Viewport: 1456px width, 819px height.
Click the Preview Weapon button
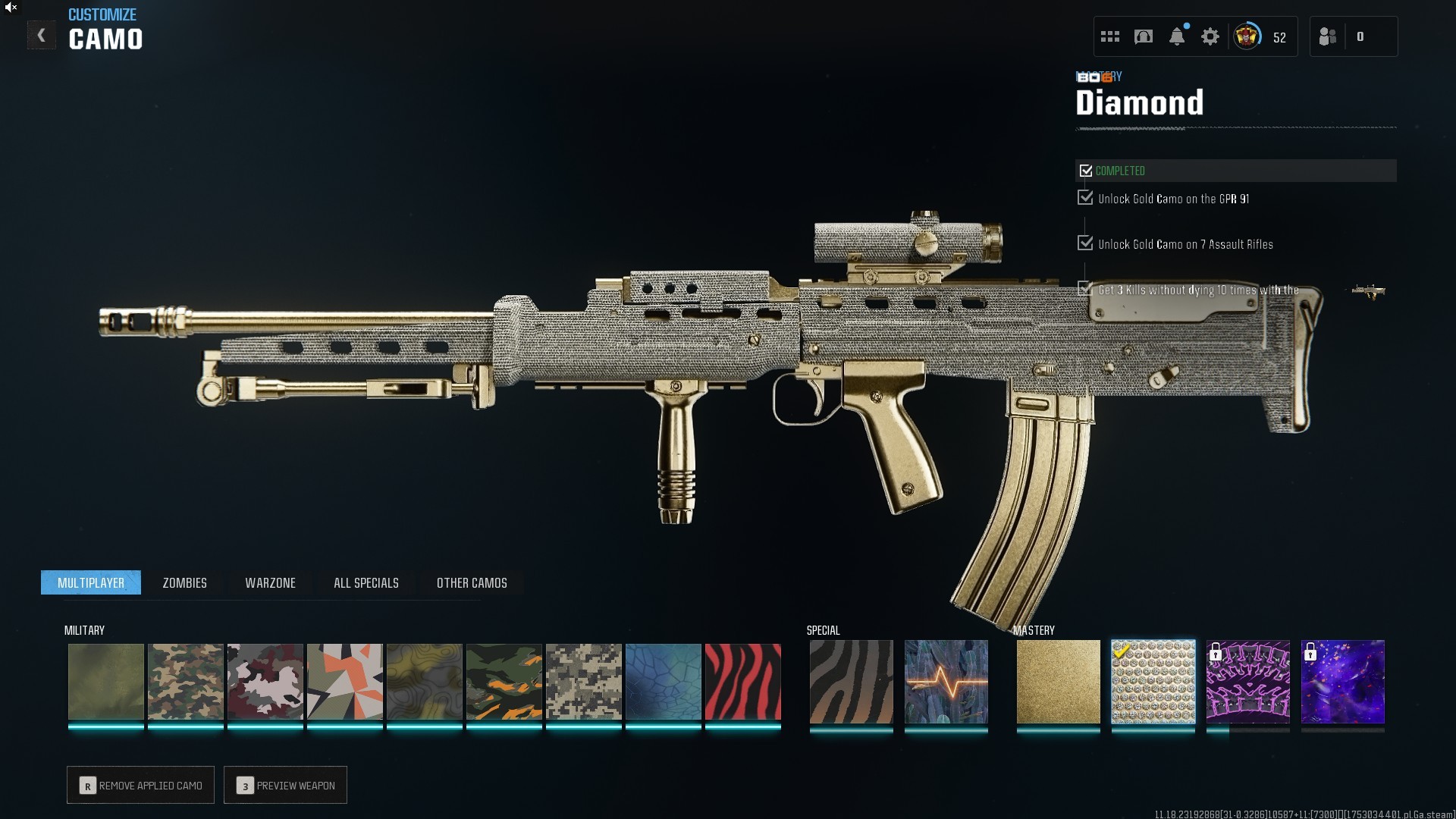pos(285,785)
